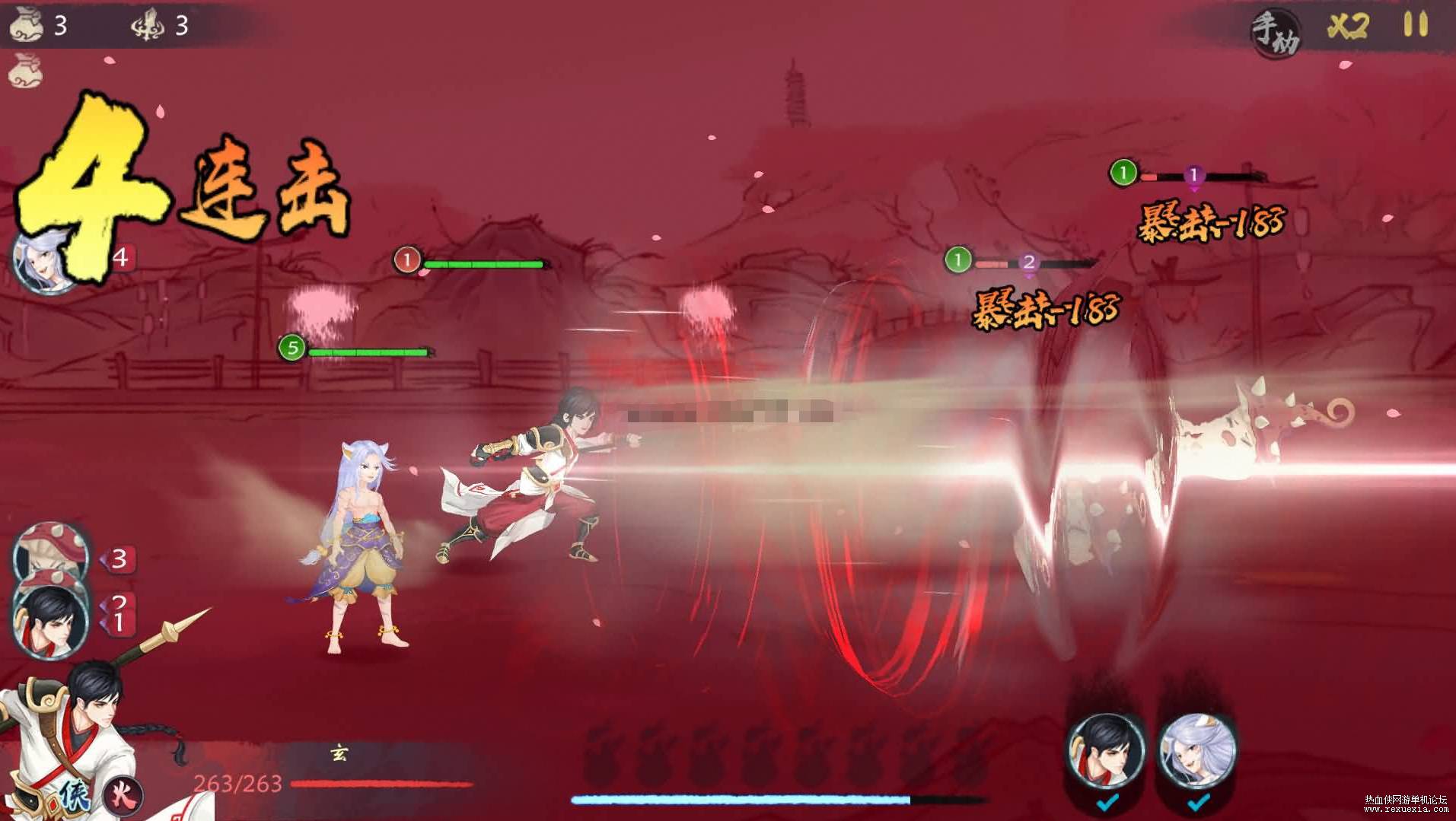
Task: Pause the battle
Action: tap(1416, 25)
